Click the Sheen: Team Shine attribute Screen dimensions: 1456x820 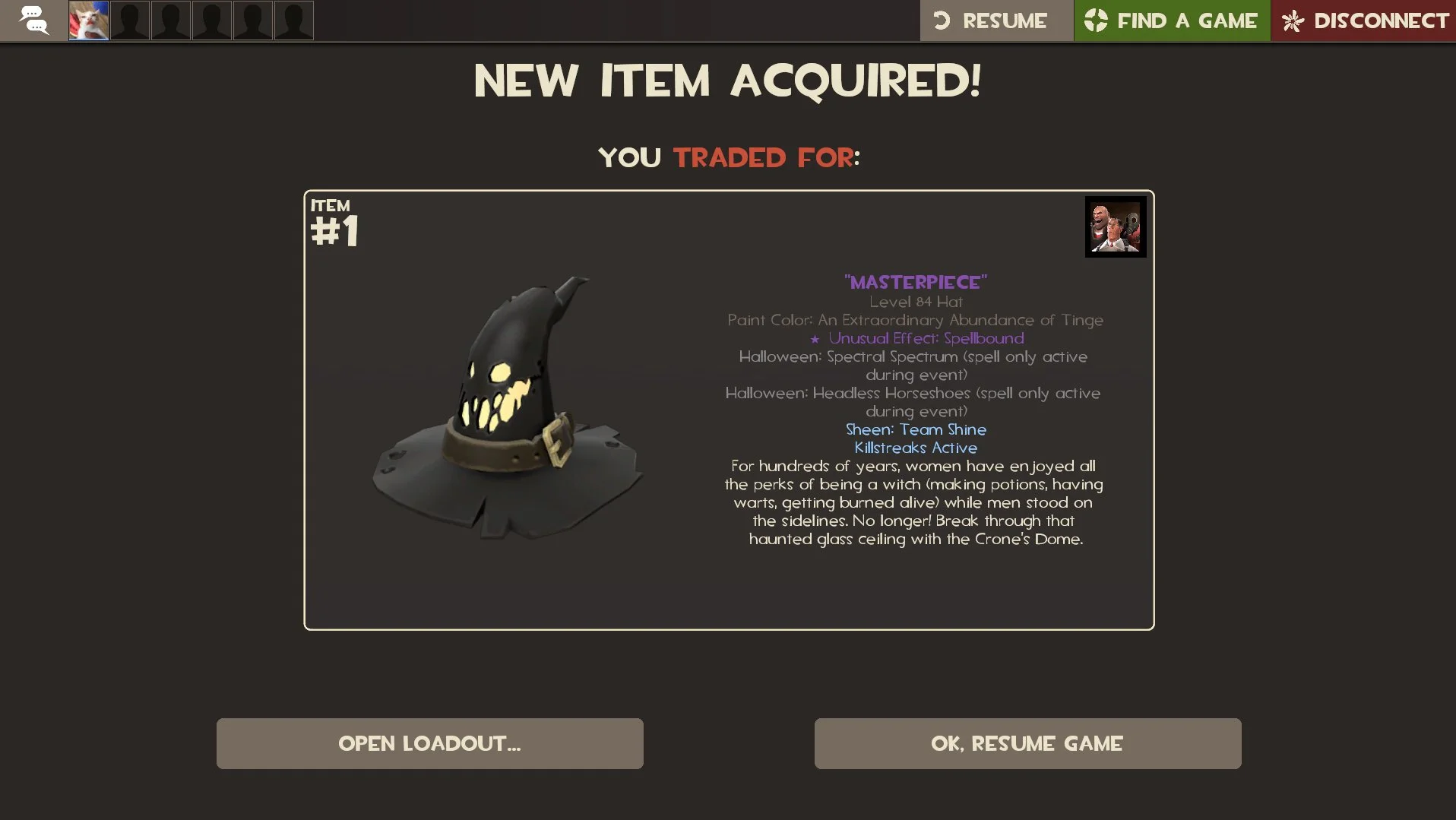pyautogui.click(x=916, y=429)
